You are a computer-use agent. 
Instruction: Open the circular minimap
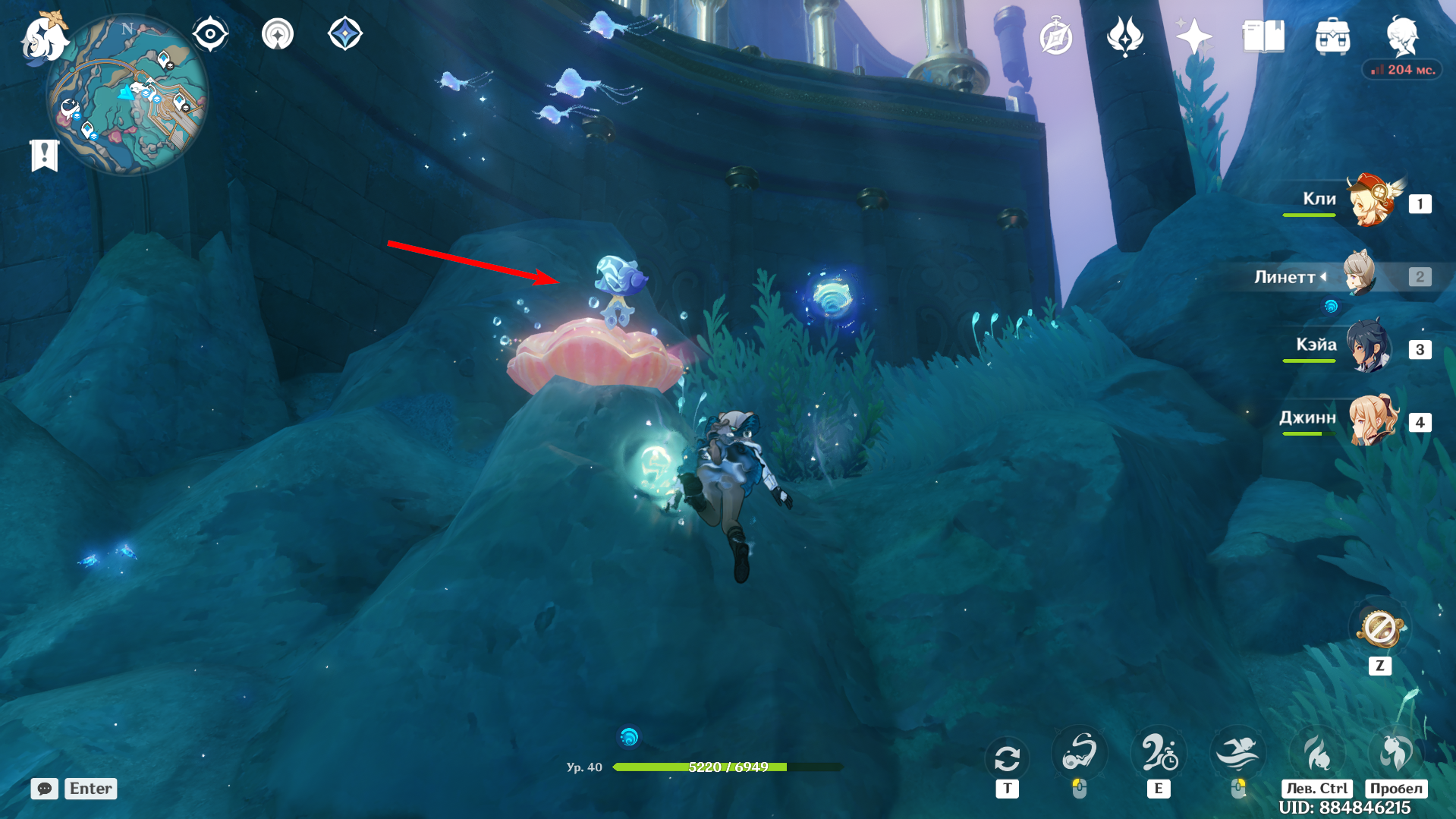click(x=127, y=95)
